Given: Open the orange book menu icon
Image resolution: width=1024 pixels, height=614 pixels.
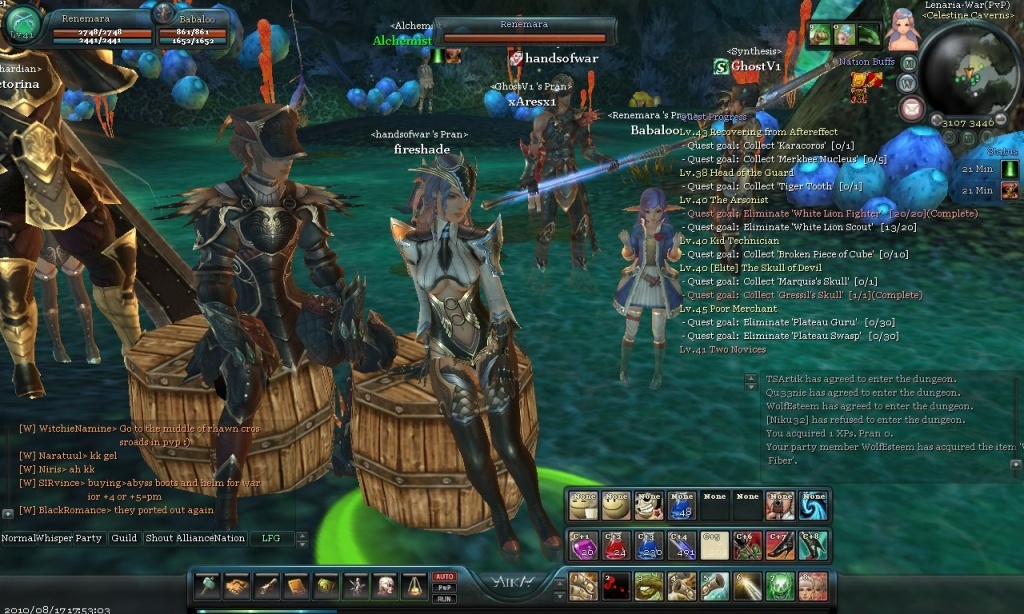Looking at the screenshot, I should (x=296, y=586).
